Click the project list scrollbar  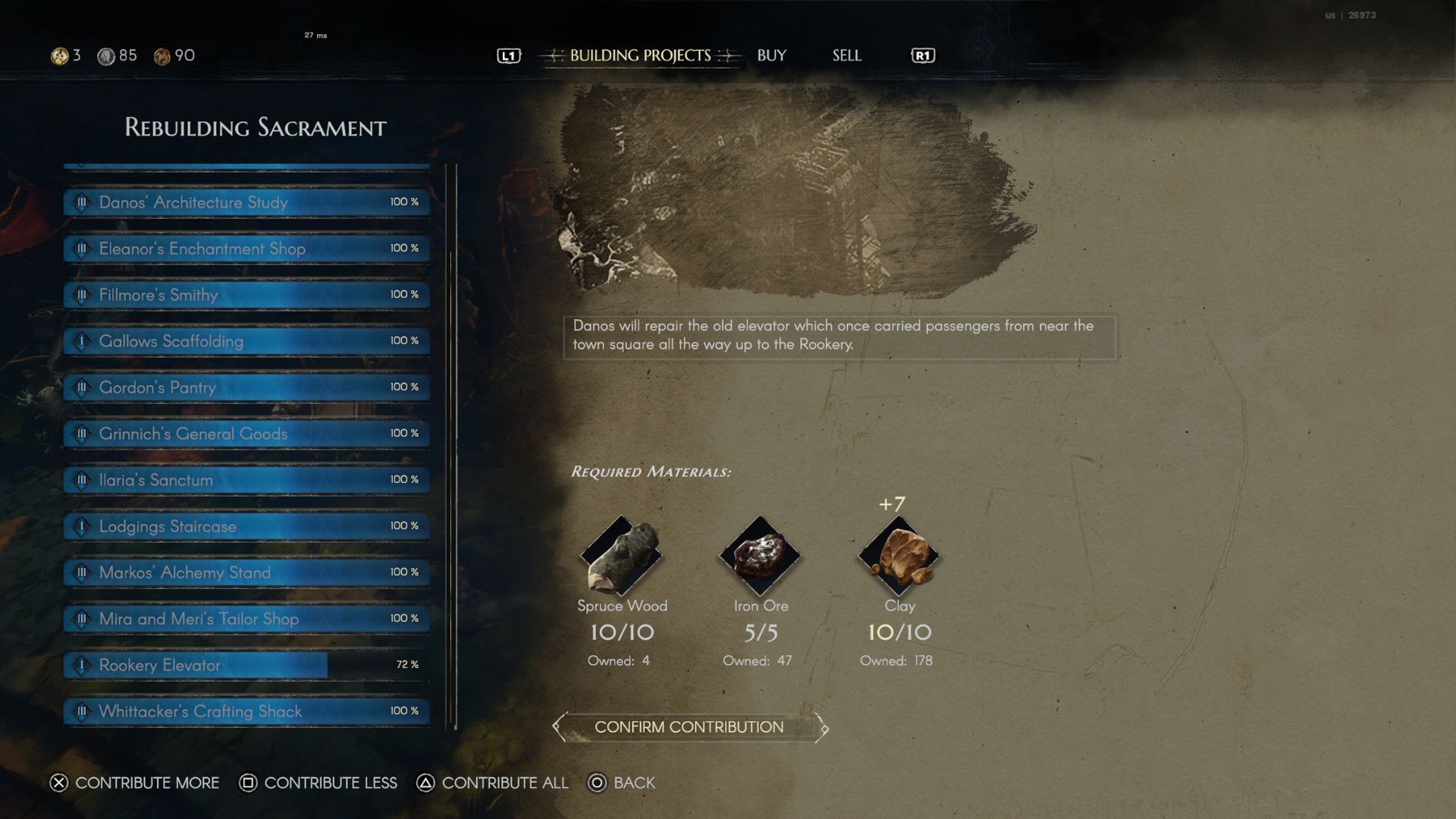[x=454, y=485]
